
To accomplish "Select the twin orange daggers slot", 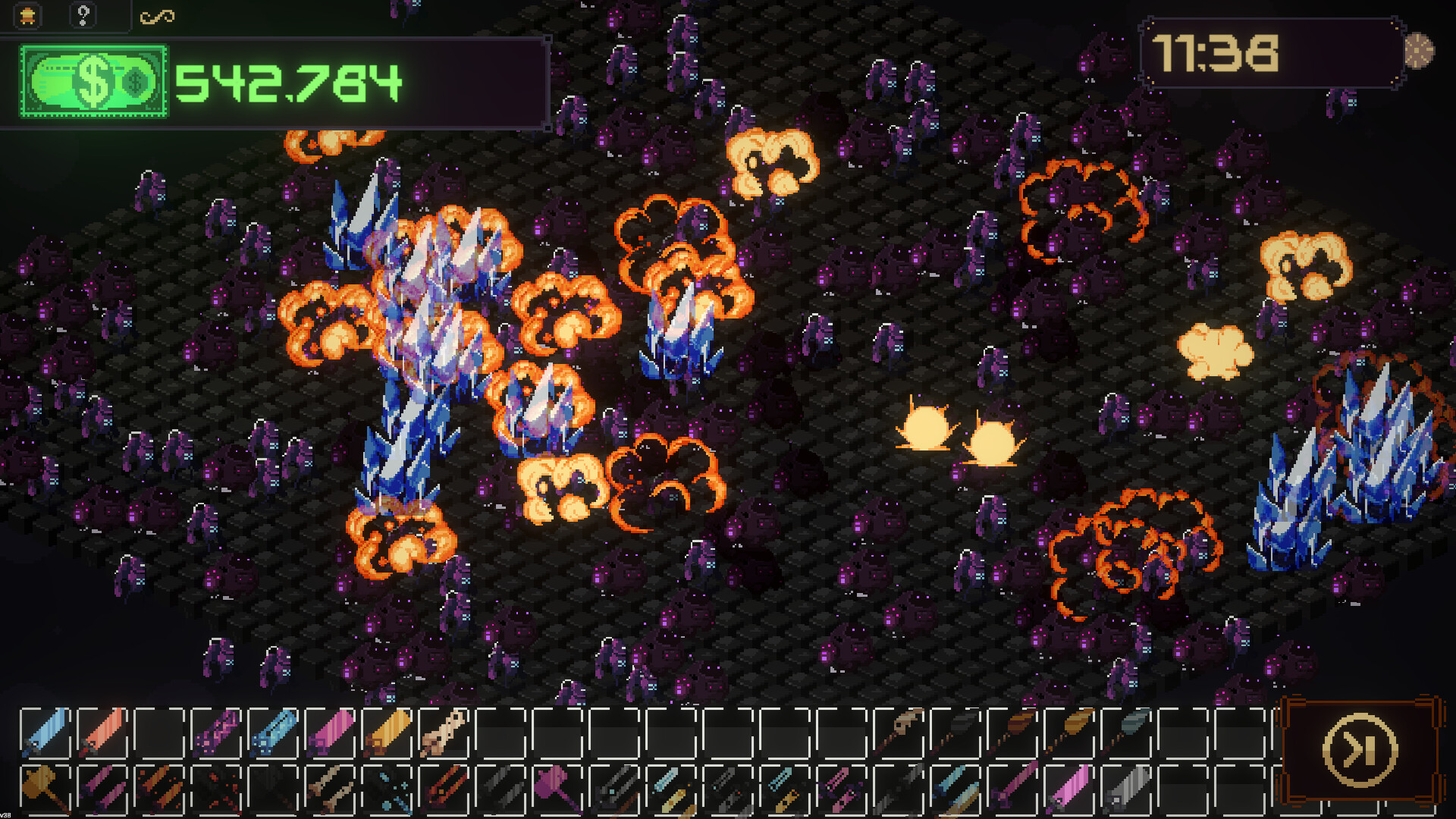I will (x=159, y=789).
